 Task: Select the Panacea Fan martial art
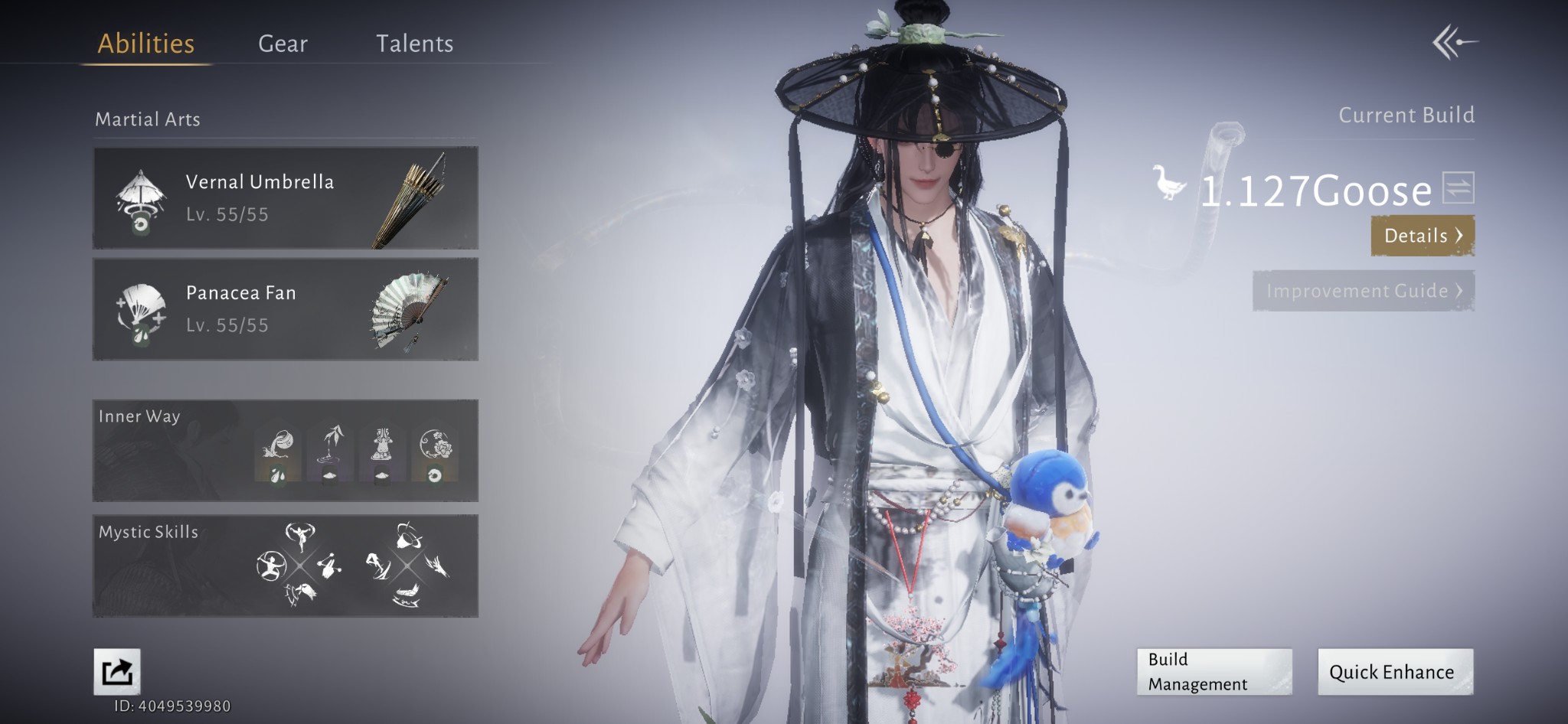(x=286, y=309)
